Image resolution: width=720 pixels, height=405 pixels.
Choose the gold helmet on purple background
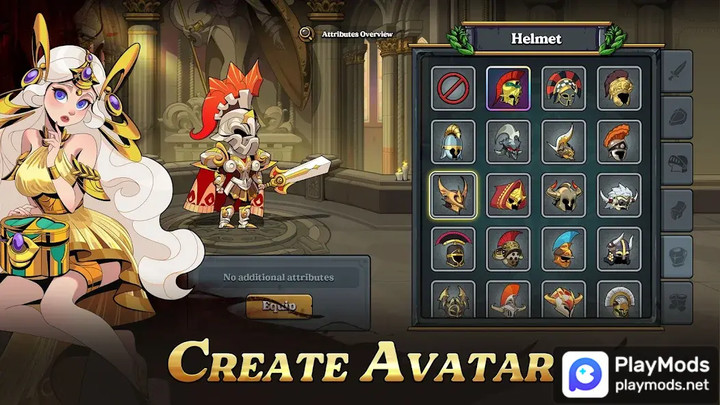point(509,88)
